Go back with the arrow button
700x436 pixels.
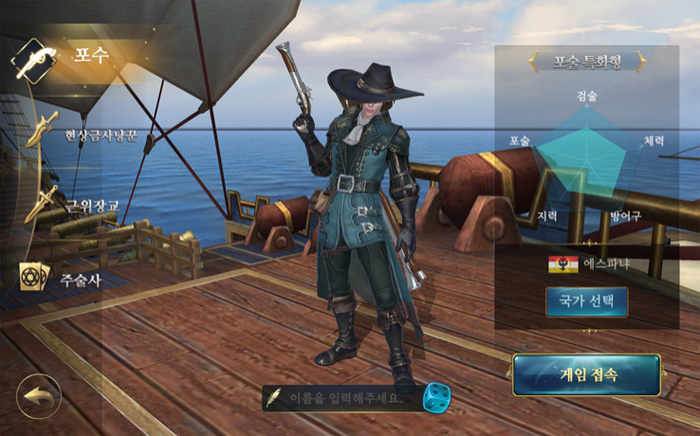click(x=38, y=396)
